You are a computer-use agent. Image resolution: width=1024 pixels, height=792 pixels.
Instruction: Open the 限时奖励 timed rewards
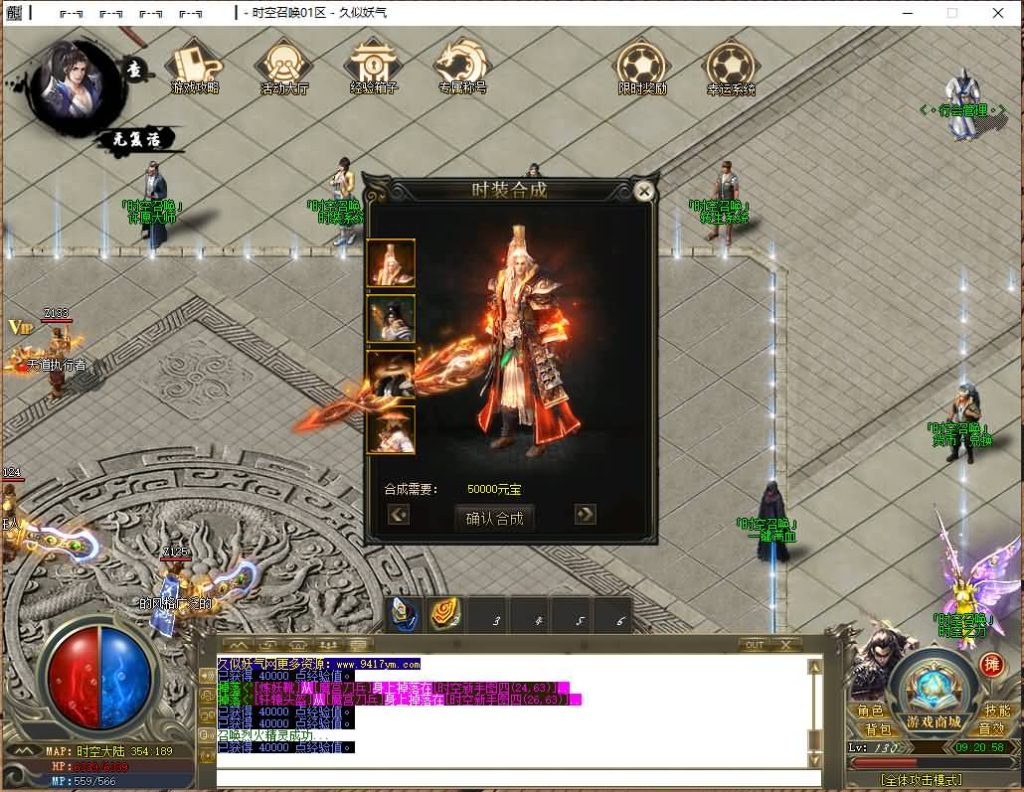(x=642, y=67)
